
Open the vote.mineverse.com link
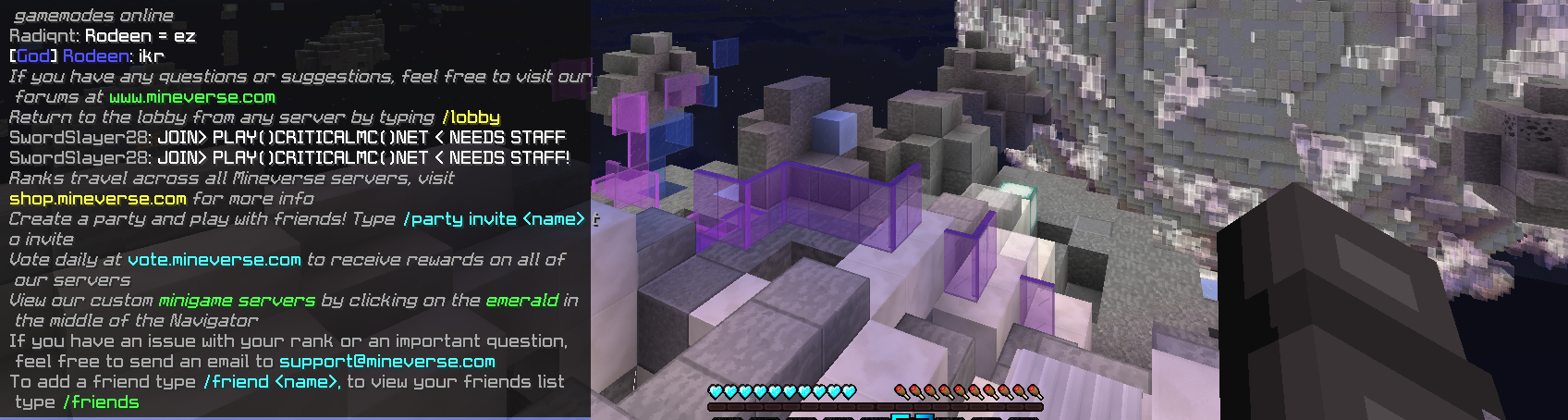pyautogui.click(x=214, y=260)
